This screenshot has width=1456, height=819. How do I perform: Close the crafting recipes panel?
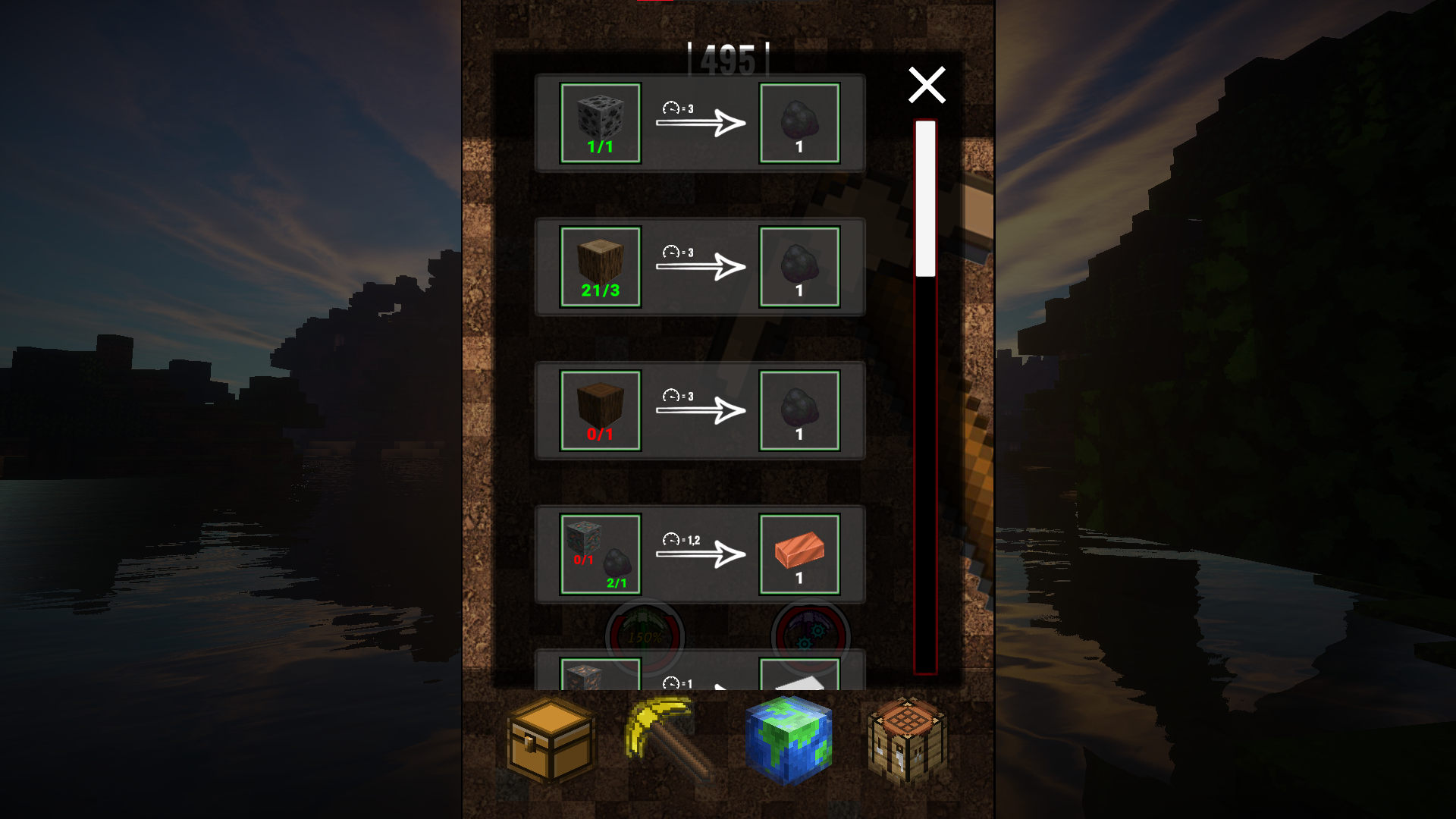[927, 85]
